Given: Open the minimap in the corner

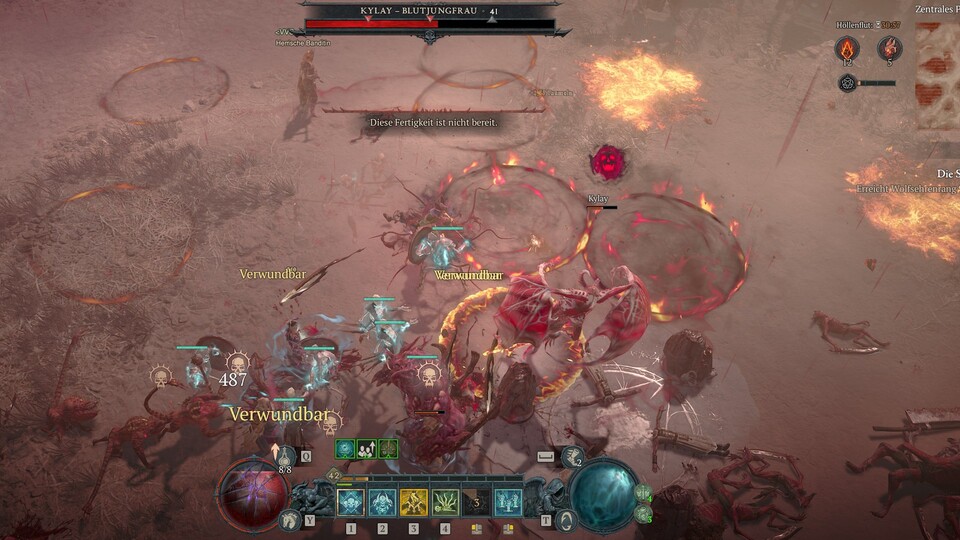Looking at the screenshot, I should pyautogui.click(x=937, y=75).
